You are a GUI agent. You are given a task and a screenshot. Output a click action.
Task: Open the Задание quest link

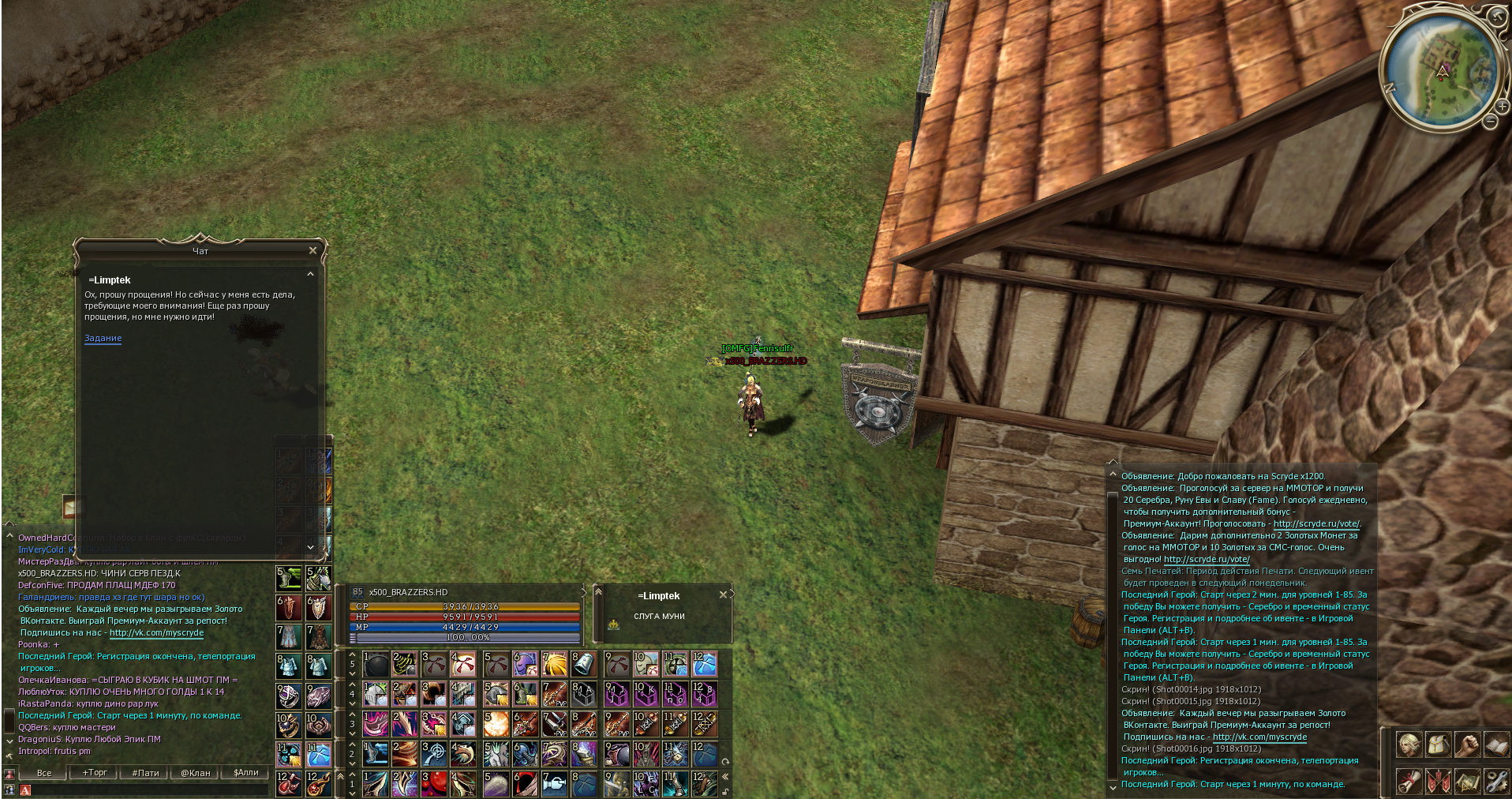click(x=103, y=339)
